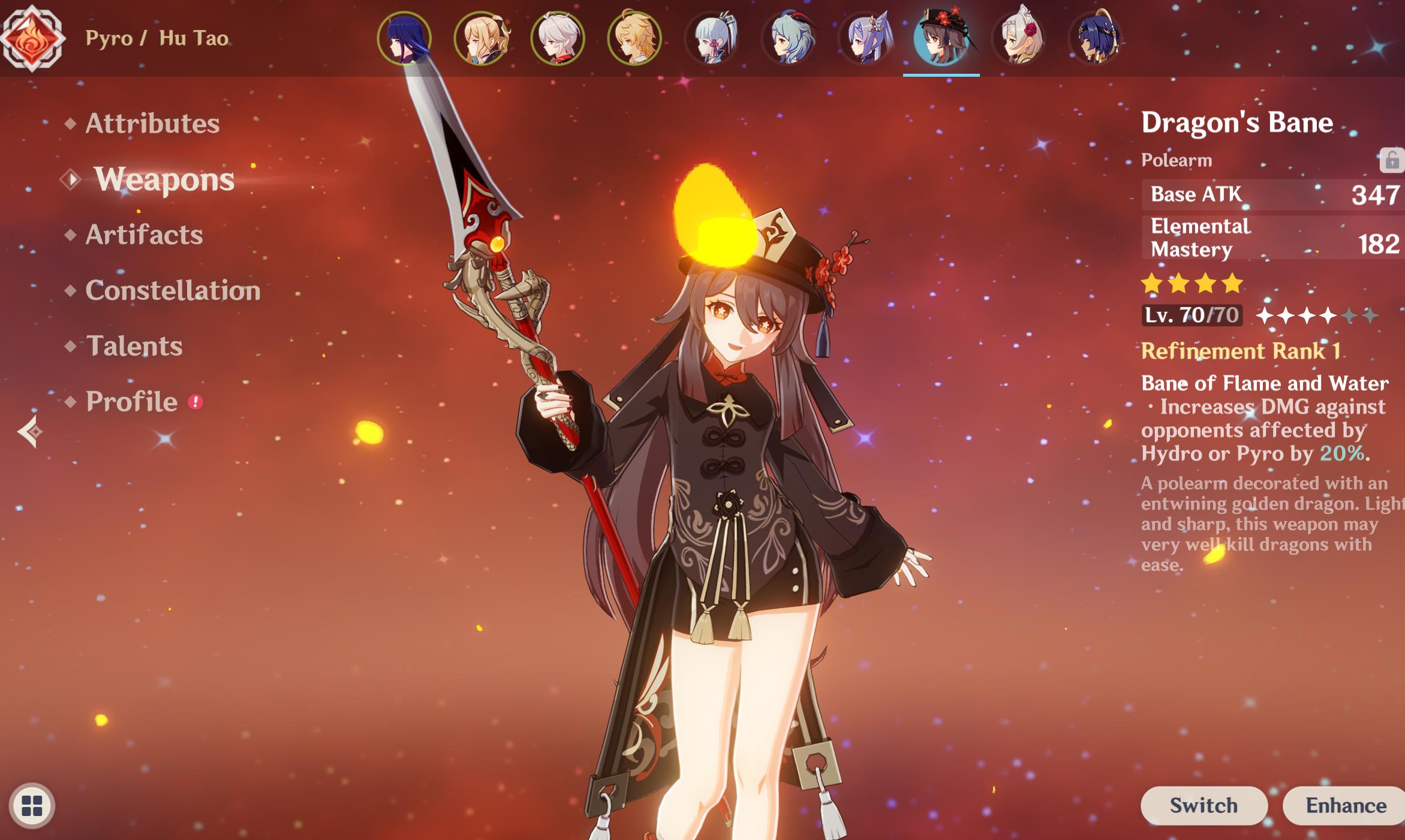
Task: Switch to the white-haired Kazuha portrait
Action: [x=558, y=38]
